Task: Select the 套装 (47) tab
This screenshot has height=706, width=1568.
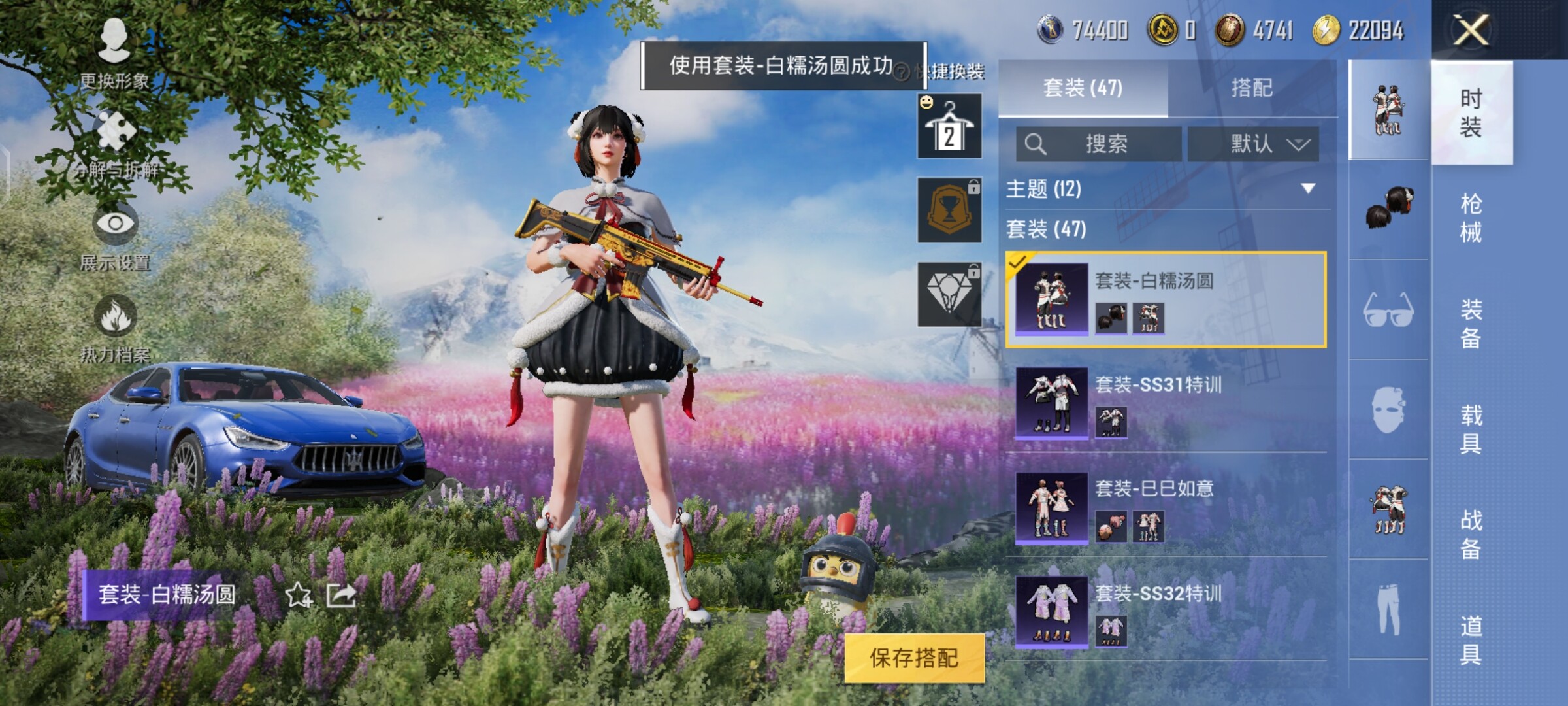Action: pyautogui.click(x=1083, y=88)
